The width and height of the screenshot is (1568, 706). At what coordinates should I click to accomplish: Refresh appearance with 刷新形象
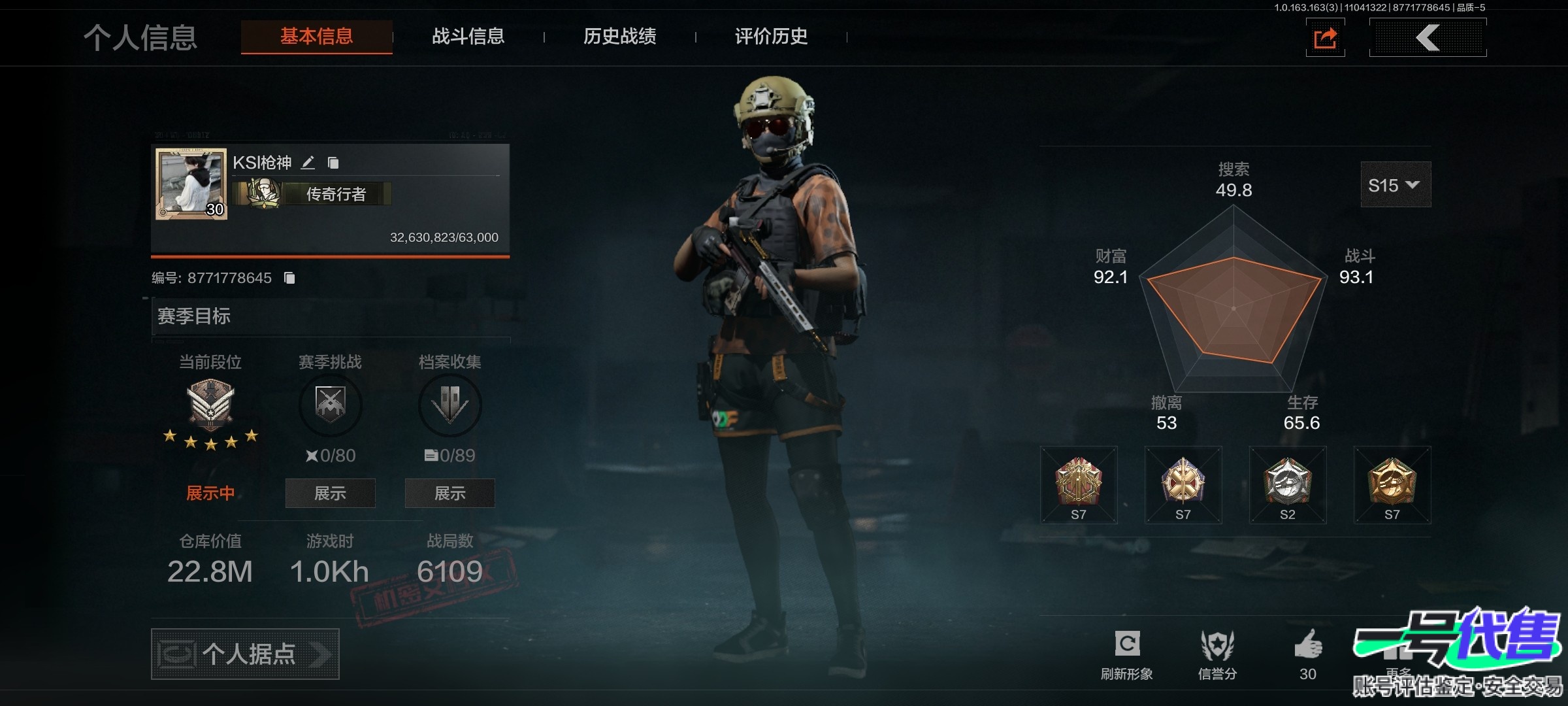pyautogui.click(x=1127, y=654)
